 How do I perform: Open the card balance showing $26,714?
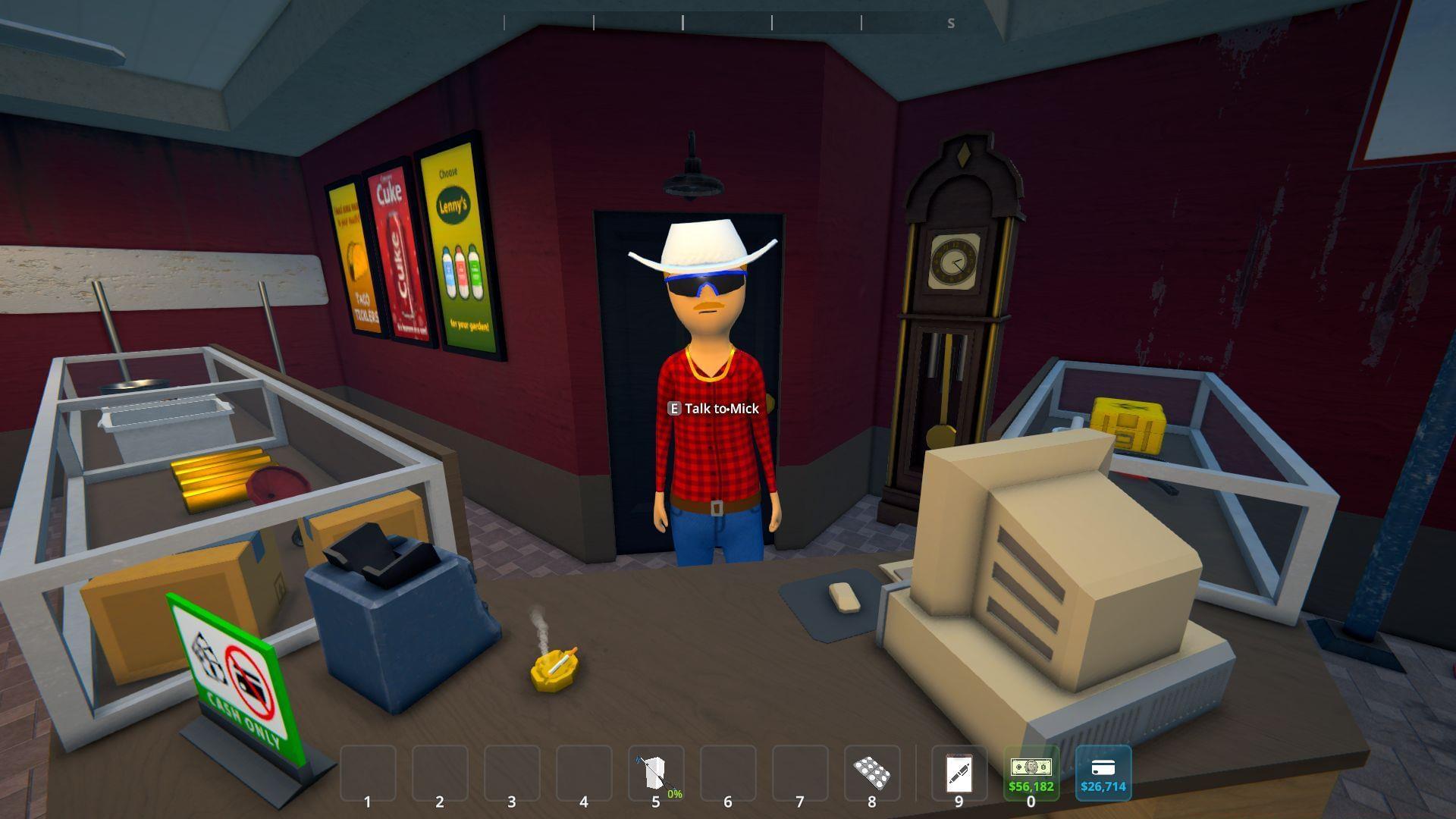1102,770
